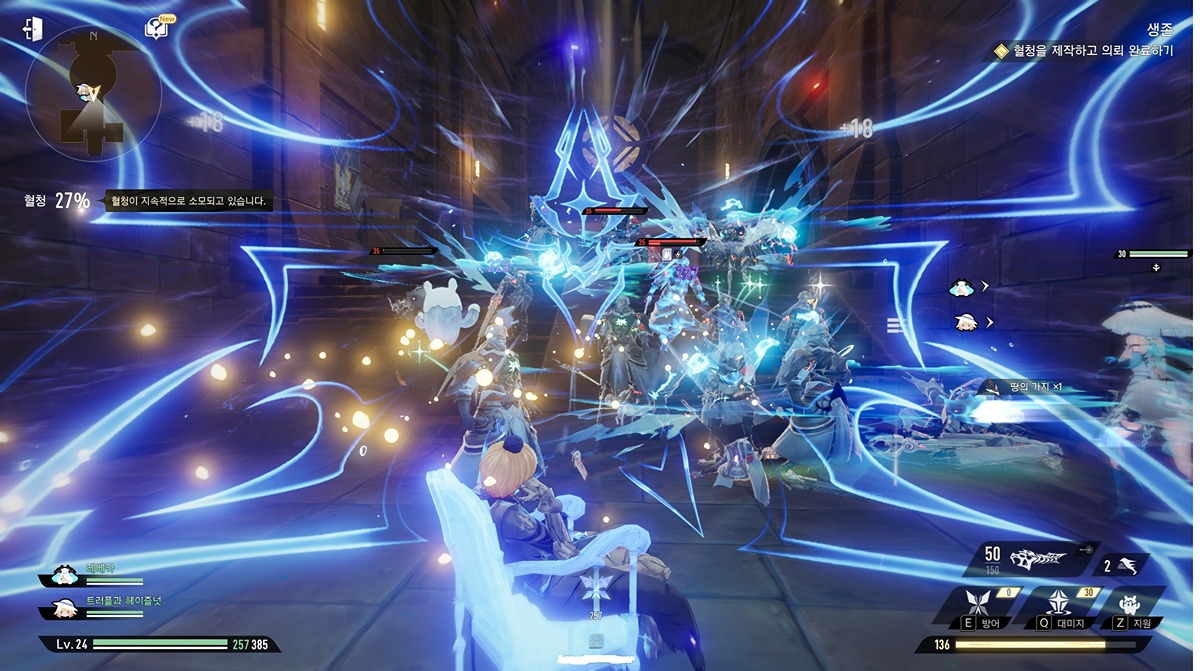The height and width of the screenshot is (671, 1200).
Task: Open the guide book marked New
Action: click(157, 28)
